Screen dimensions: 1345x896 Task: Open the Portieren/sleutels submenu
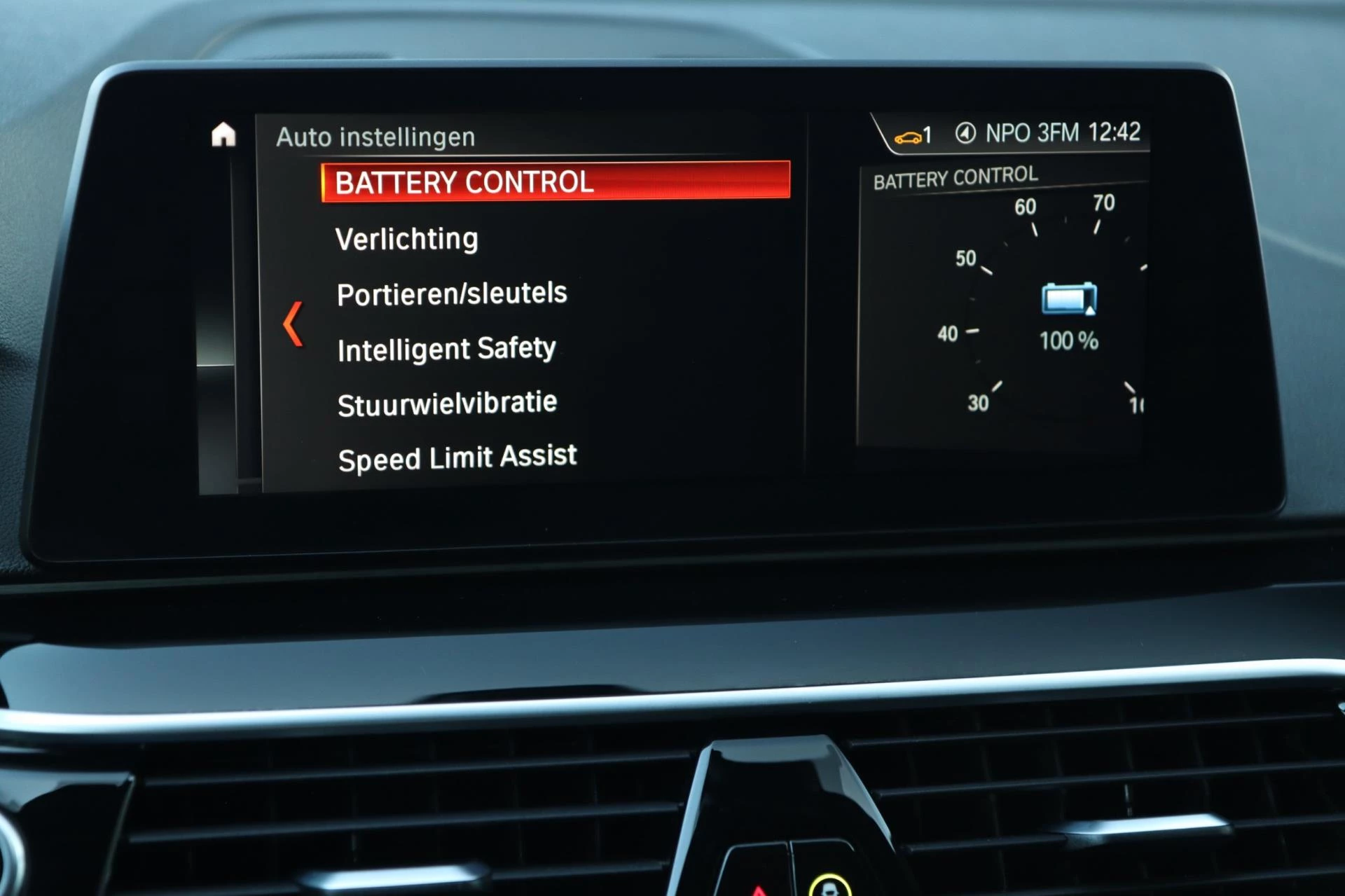452,293
